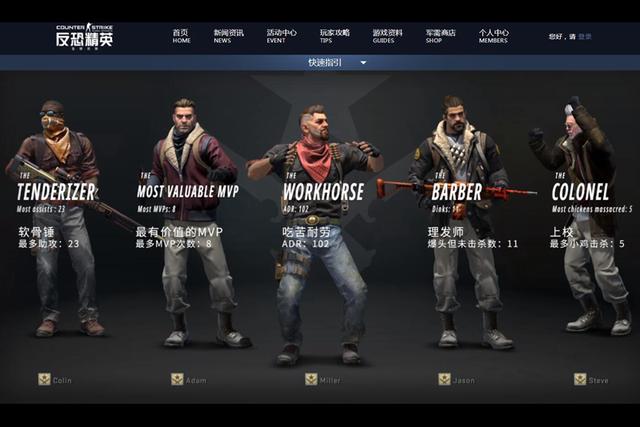Viewport: 640px width, 427px height.
Task: Expand the 快速指引 quick guide dropdown
Action: [x=335, y=62]
